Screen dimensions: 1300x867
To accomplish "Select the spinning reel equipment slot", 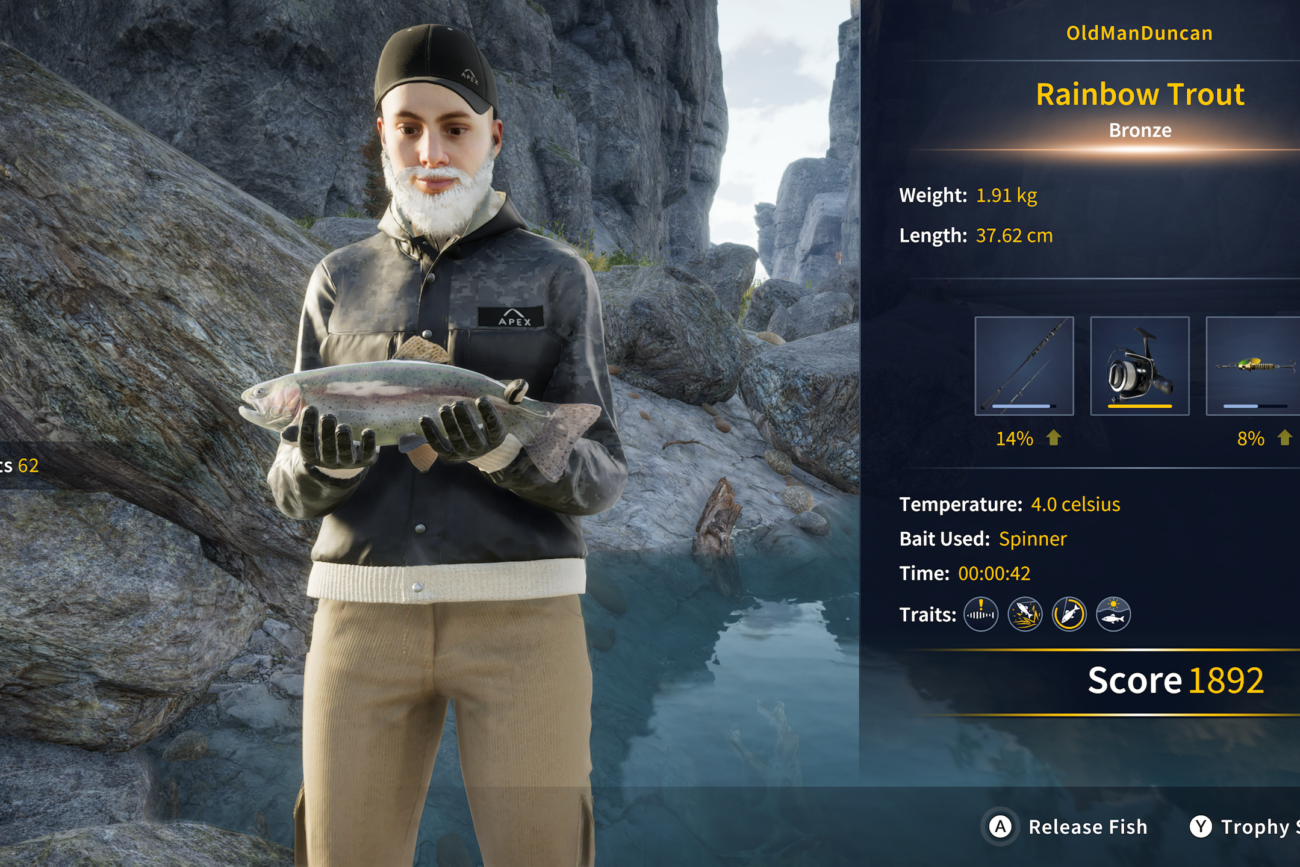I will point(1139,366).
